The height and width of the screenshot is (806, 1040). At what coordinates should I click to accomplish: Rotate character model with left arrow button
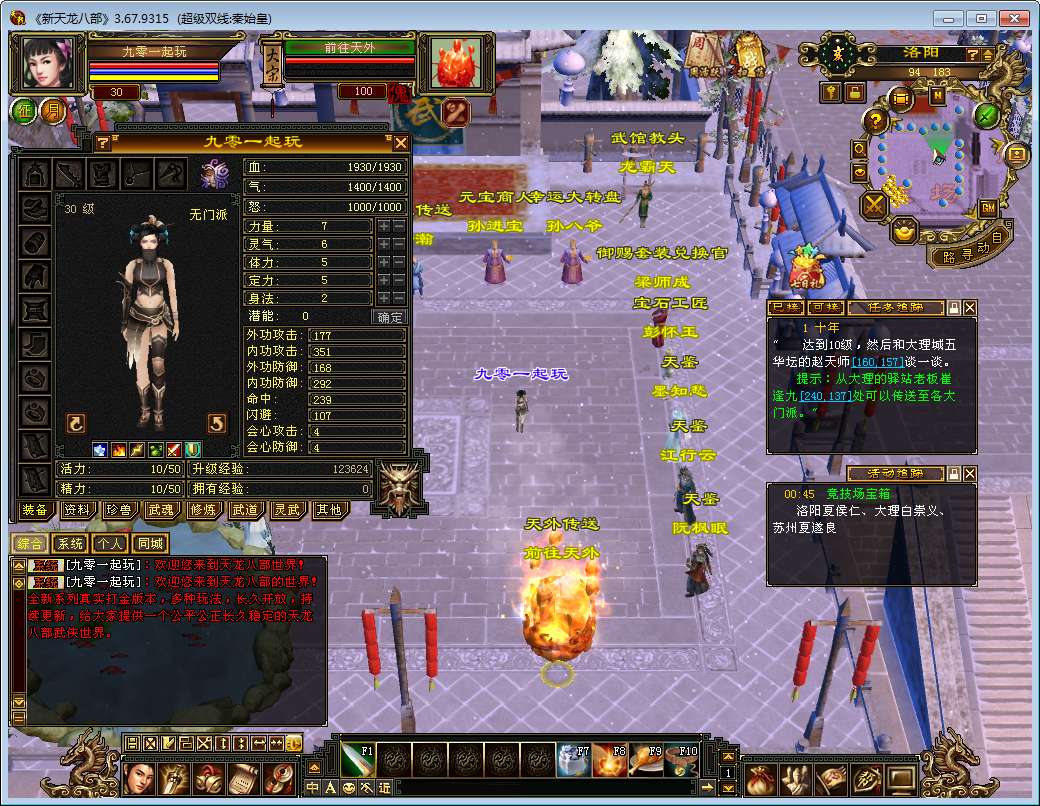click(75, 423)
